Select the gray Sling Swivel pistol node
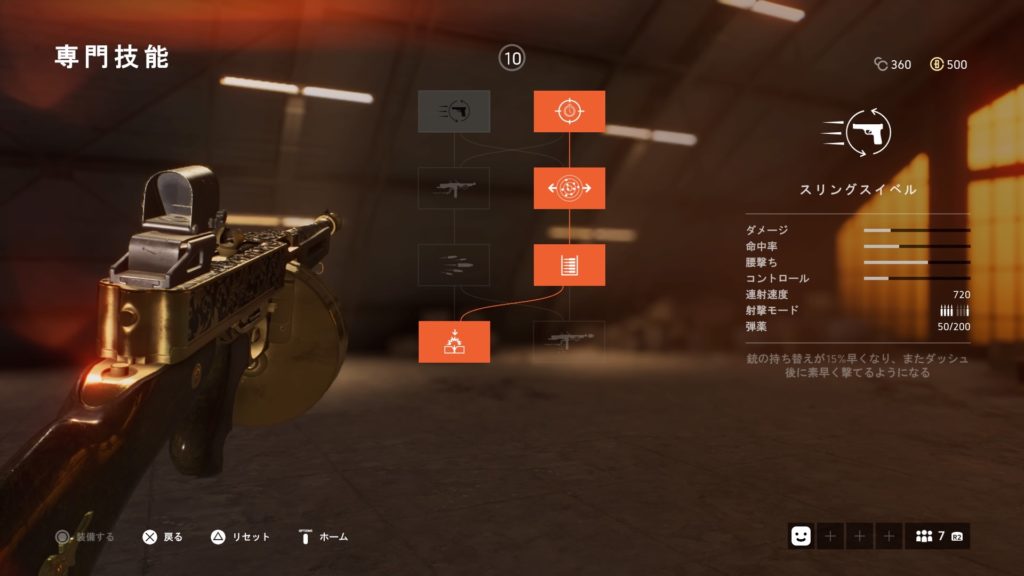This screenshot has height=576, width=1024. (454, 111)
